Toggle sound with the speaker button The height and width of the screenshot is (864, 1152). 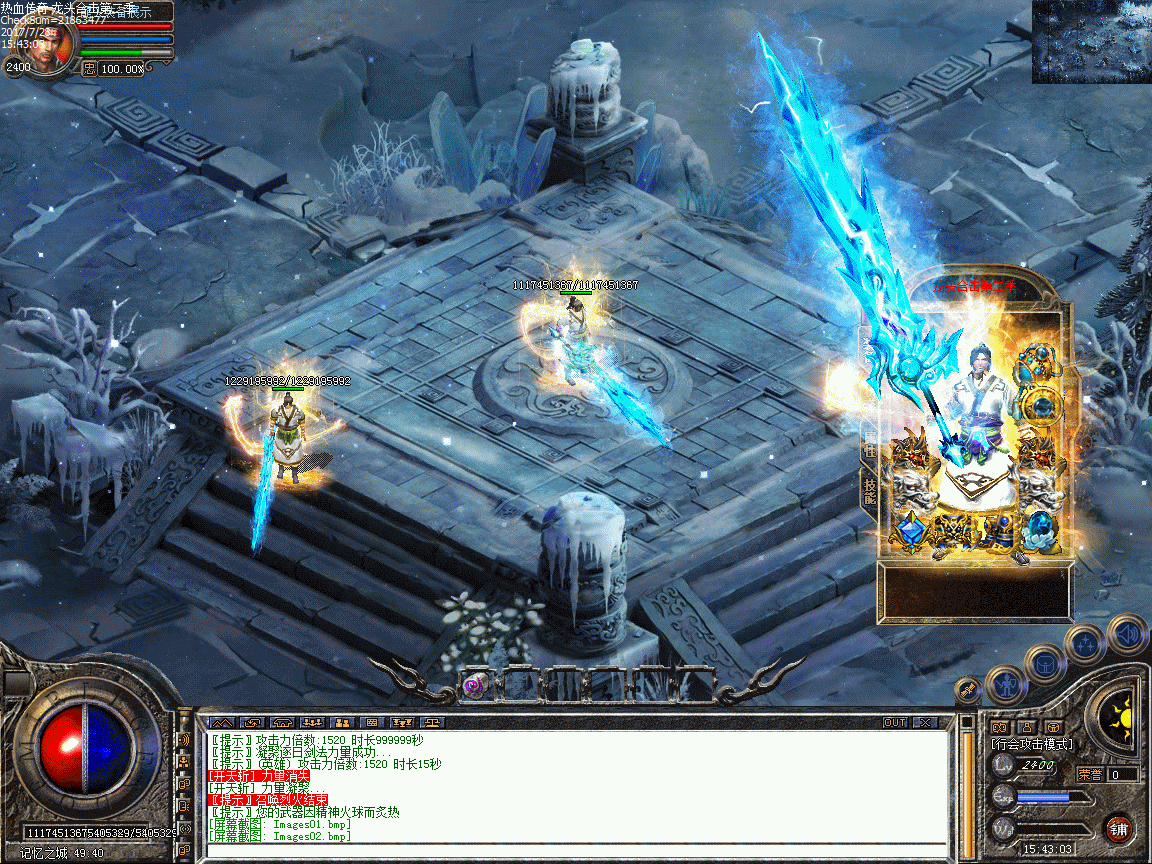[x=1127, y=633]
